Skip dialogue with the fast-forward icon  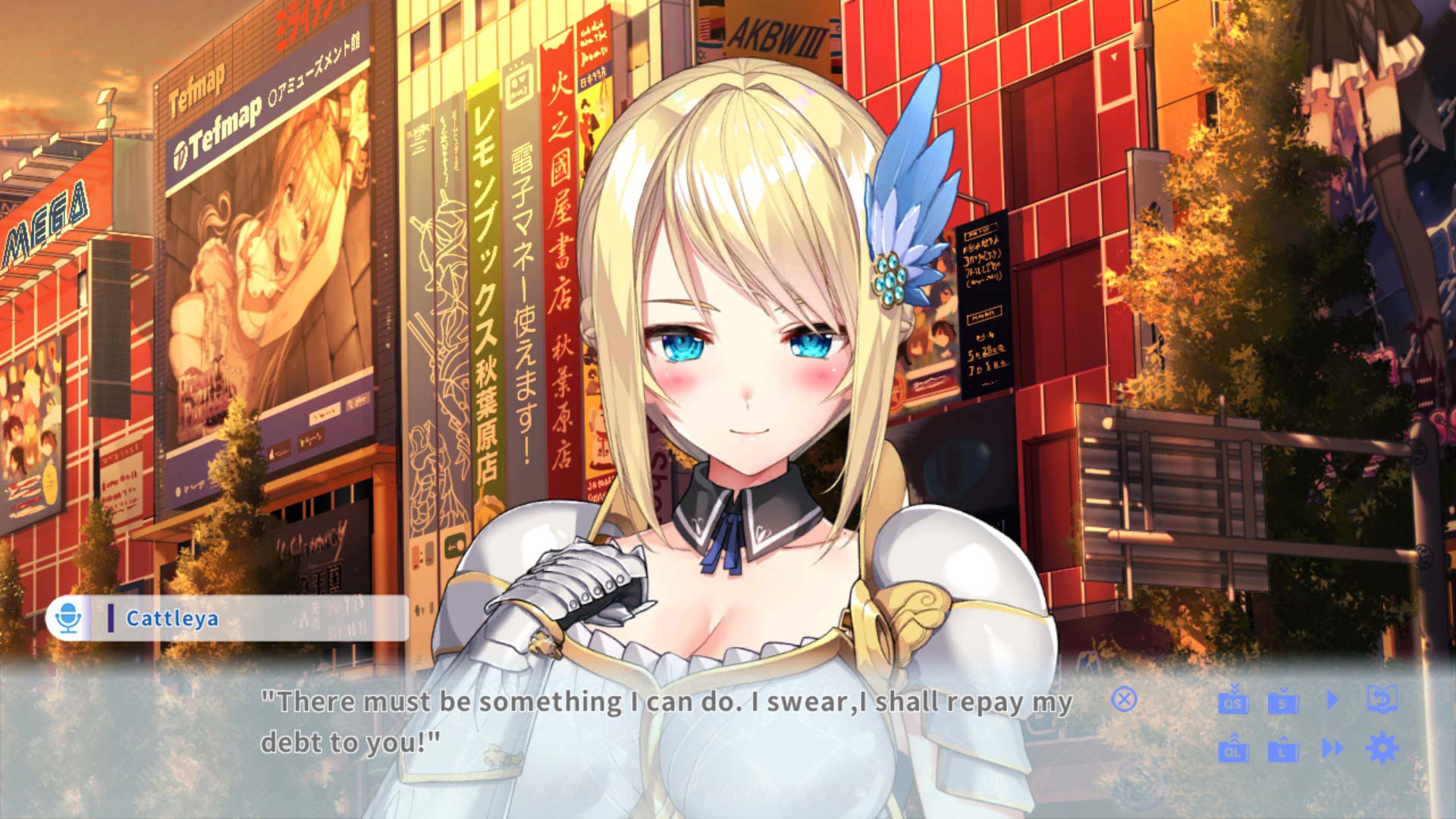pyautogui.click(x=1332, y=749)
